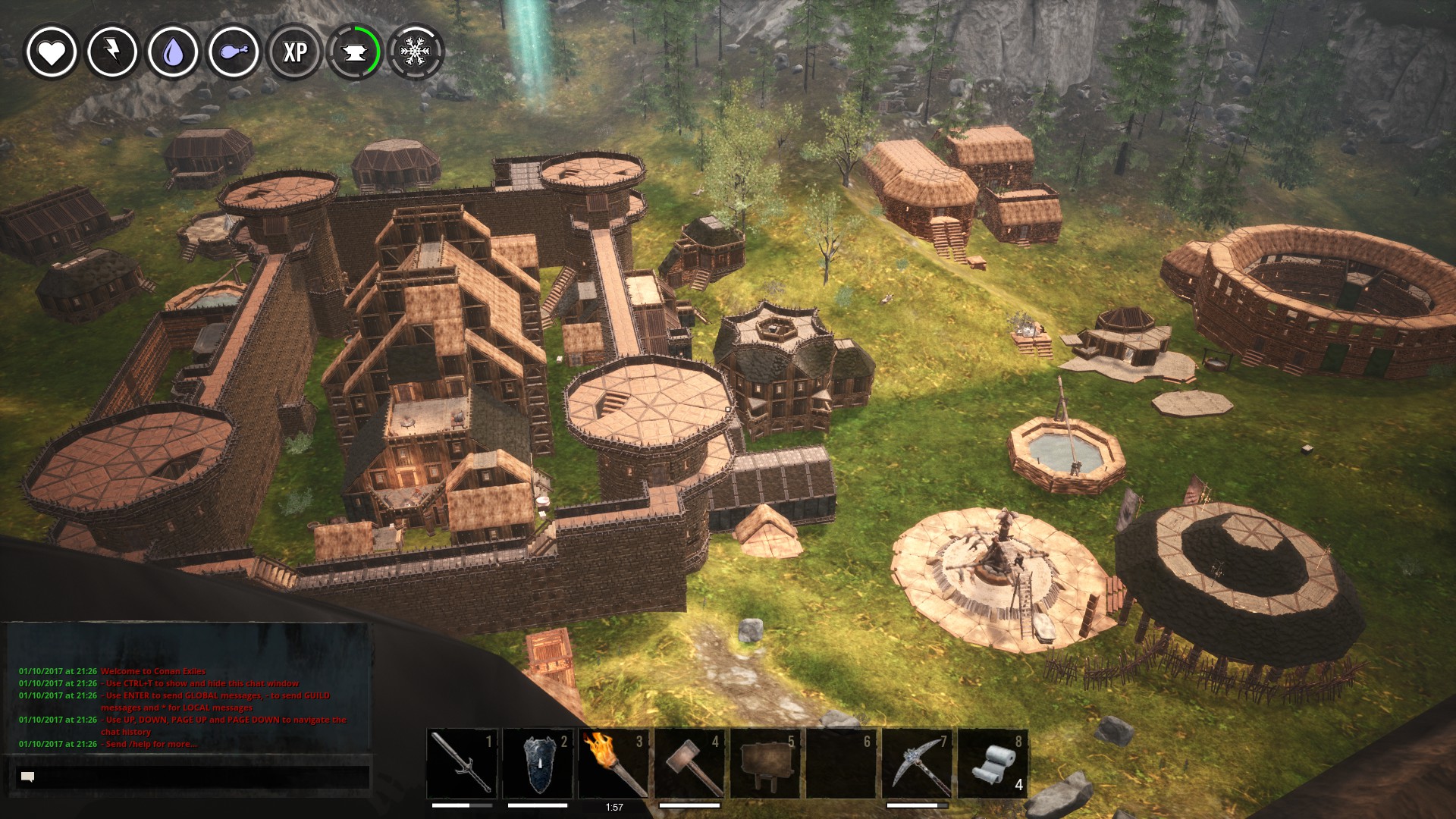1456x819 pixels.
Task: Choose the burning torch hotbar slot
Action: pos(613,763)
